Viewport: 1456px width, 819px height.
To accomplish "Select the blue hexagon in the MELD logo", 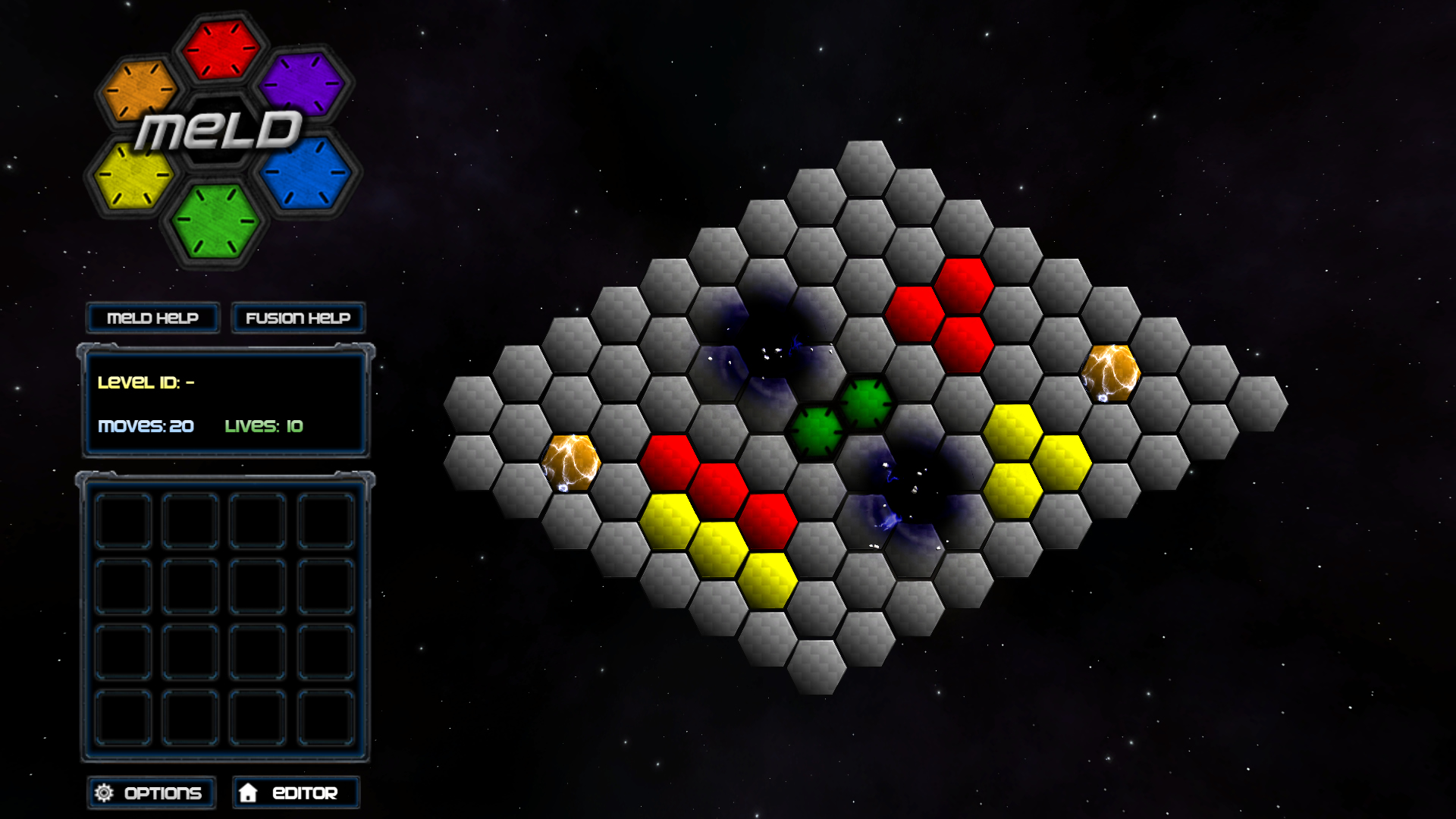I will (305, 173).
